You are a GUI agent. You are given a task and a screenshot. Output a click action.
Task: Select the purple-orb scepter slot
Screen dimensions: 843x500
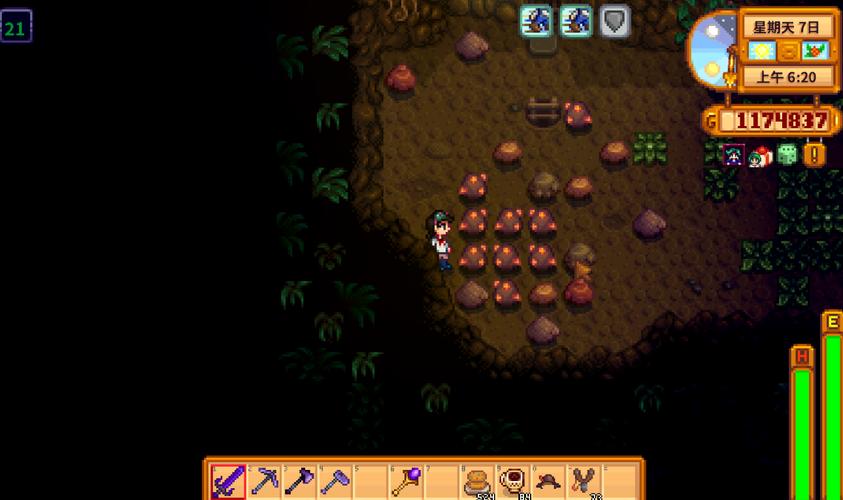tap(407, 481)
